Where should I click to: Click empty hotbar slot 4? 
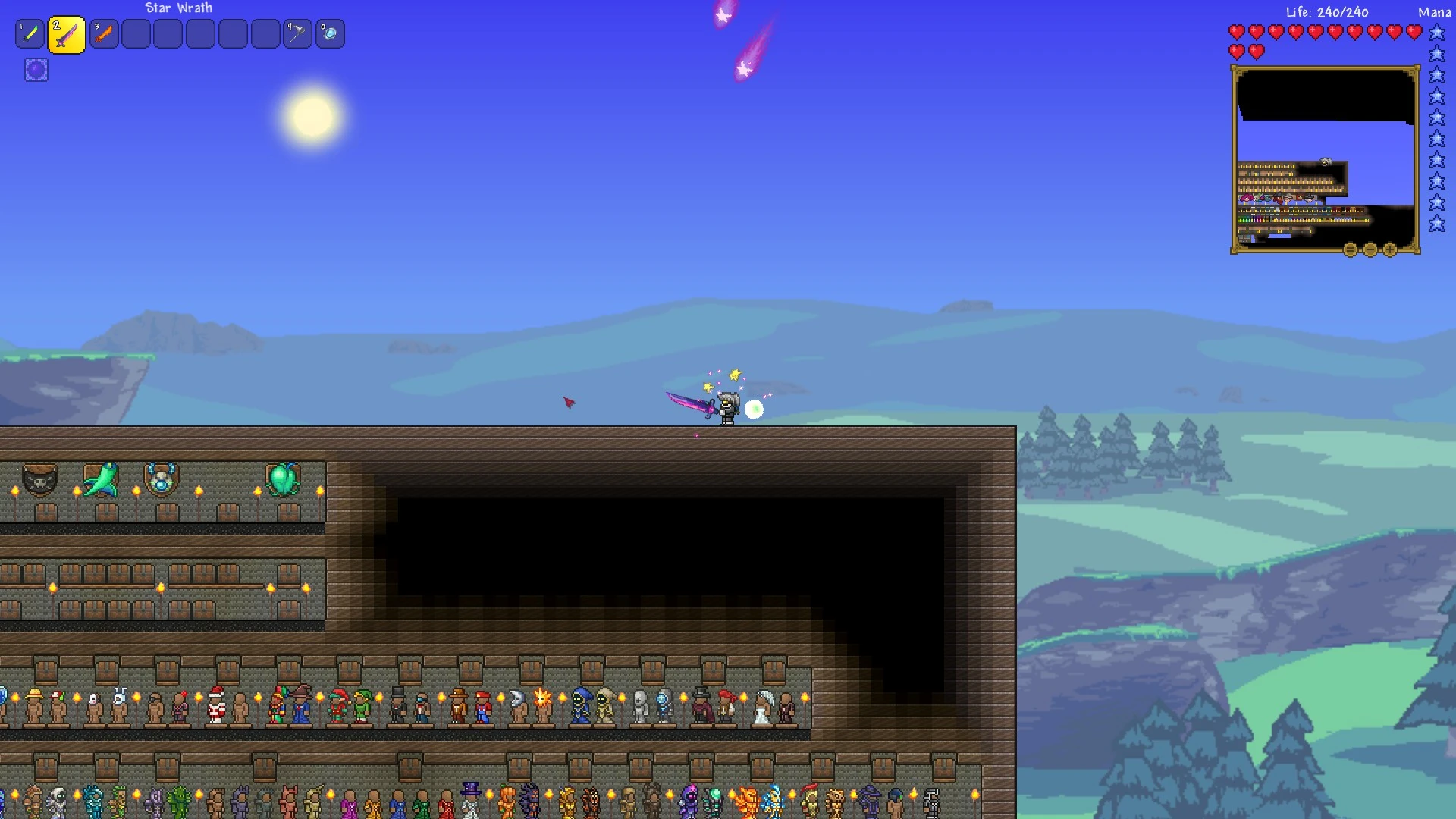[136, 33]
